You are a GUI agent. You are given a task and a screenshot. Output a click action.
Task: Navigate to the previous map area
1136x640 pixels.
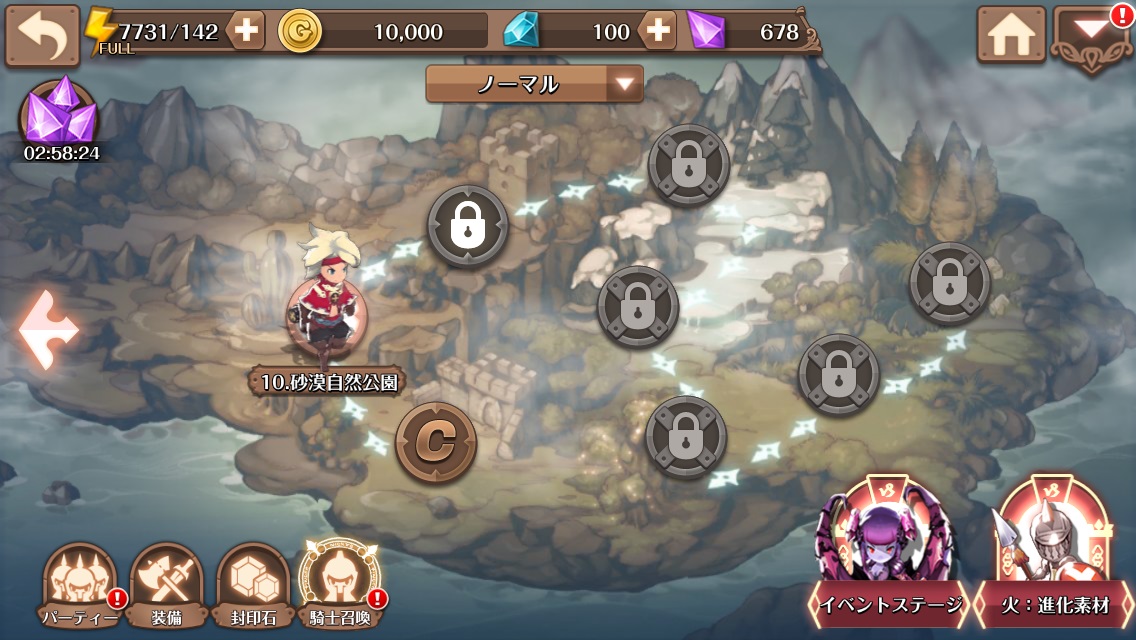pyautogui.click(x=48, y=330)
